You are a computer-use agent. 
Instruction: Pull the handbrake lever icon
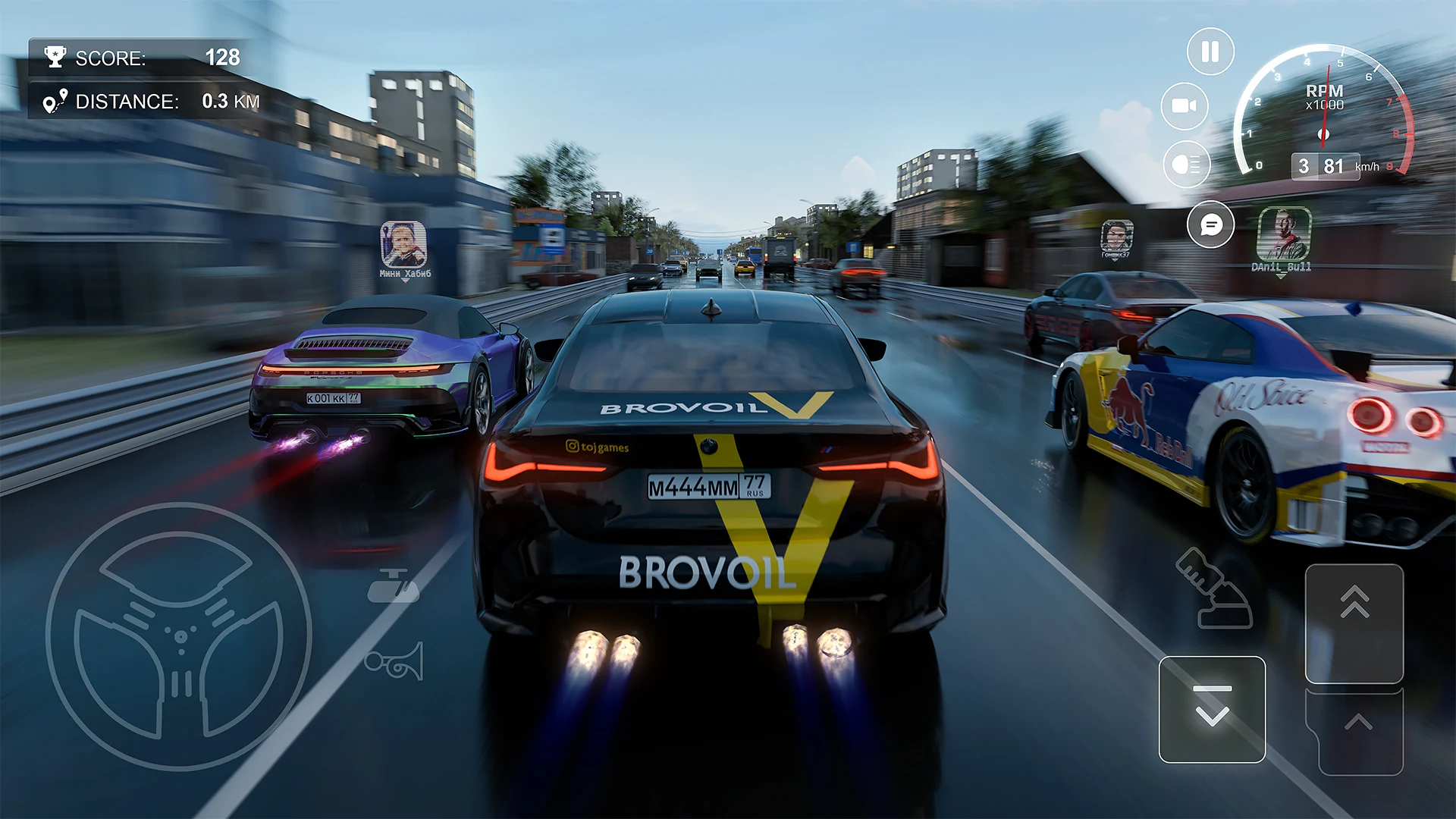tap(1213, 589)
